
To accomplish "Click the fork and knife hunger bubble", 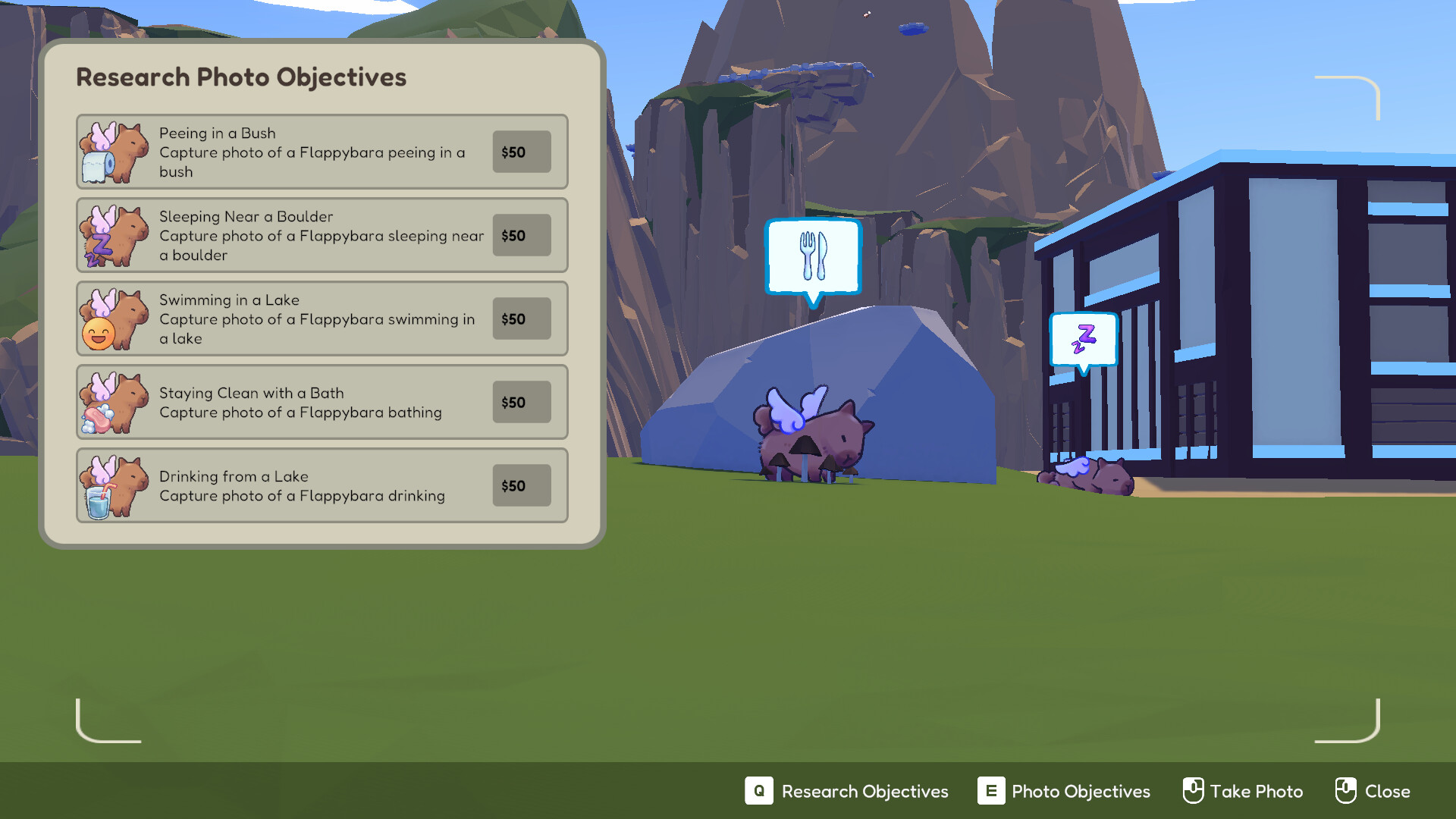I will point(813,256).
